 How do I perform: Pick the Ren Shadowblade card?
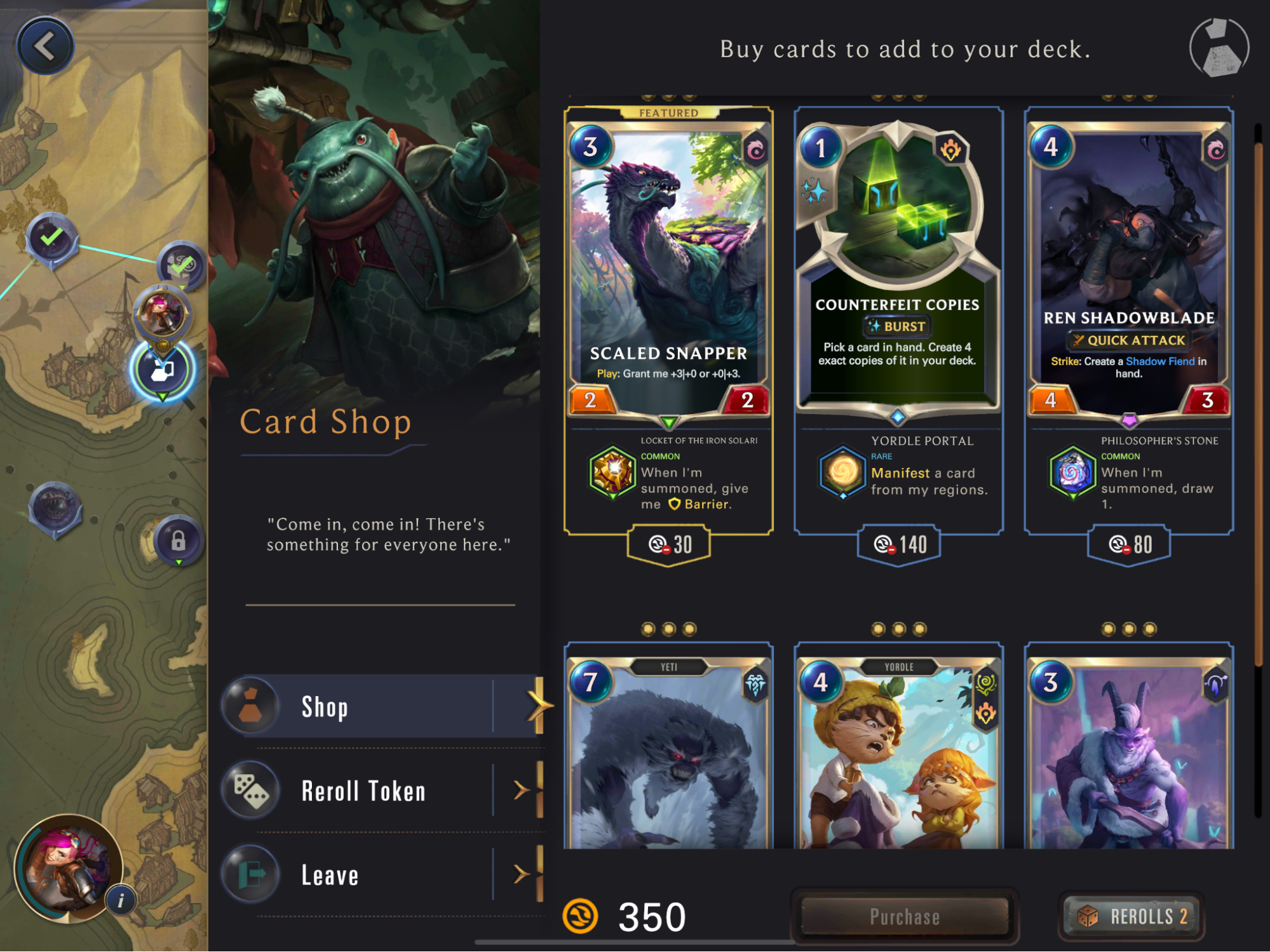coord(1128,267)
